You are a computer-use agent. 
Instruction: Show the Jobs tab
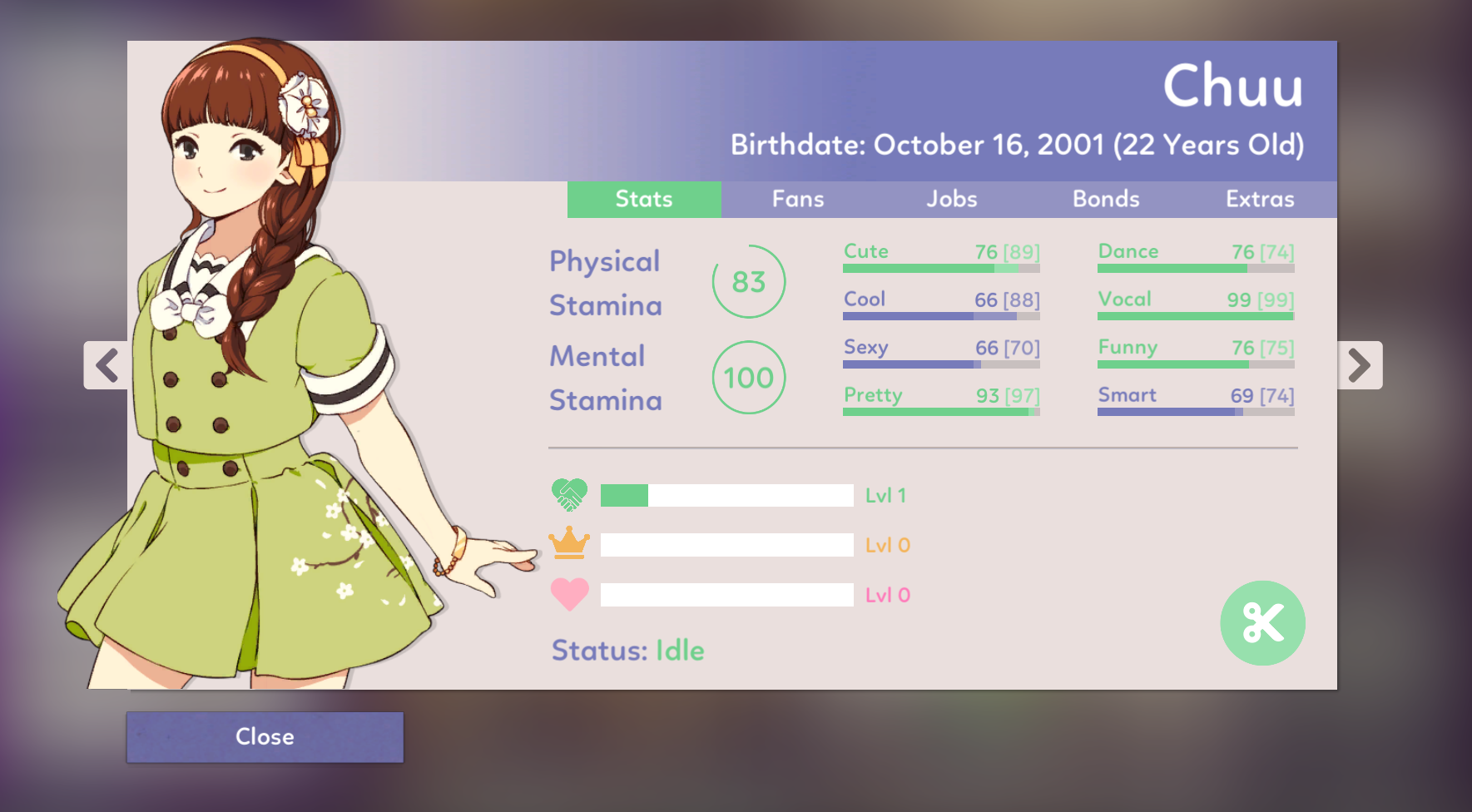click(952, 200)
